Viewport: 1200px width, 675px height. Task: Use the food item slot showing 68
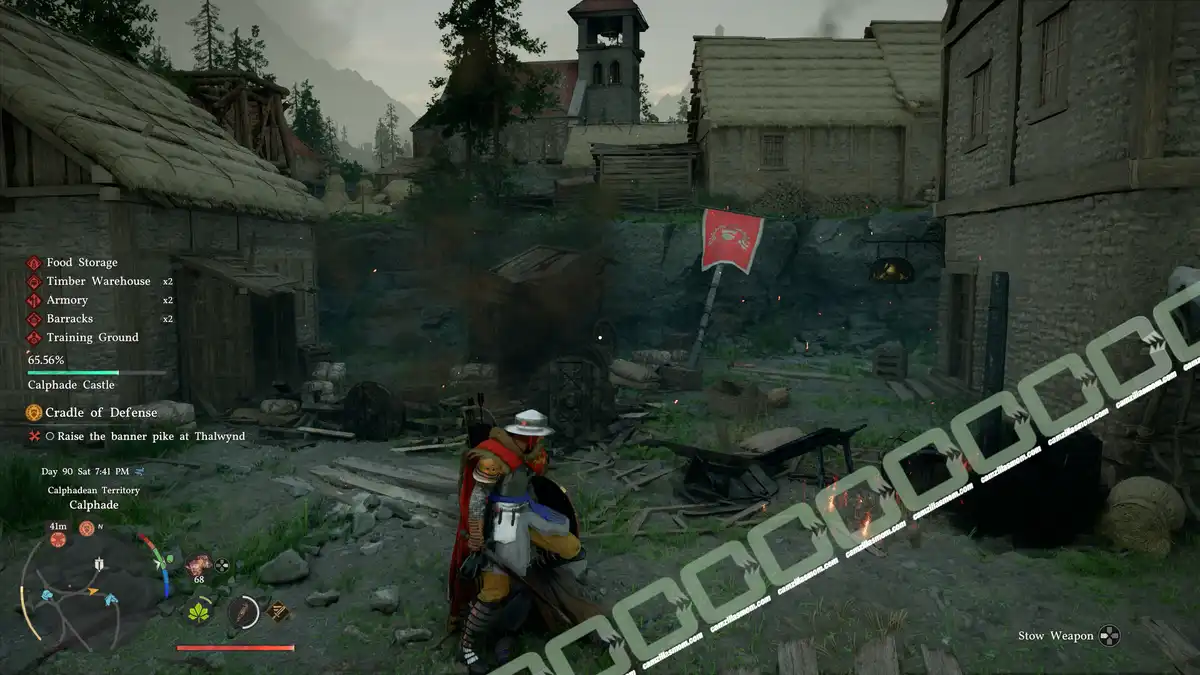[x=199, y=565]
